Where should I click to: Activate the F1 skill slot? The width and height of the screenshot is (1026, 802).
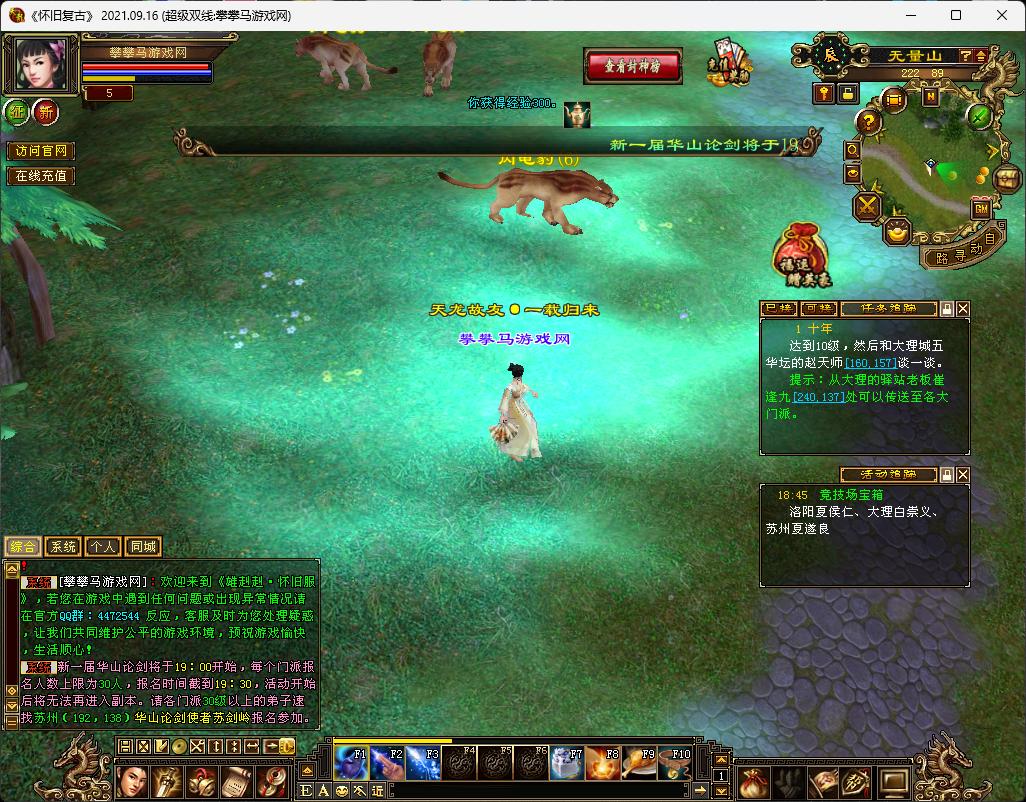tap(352, 763)
